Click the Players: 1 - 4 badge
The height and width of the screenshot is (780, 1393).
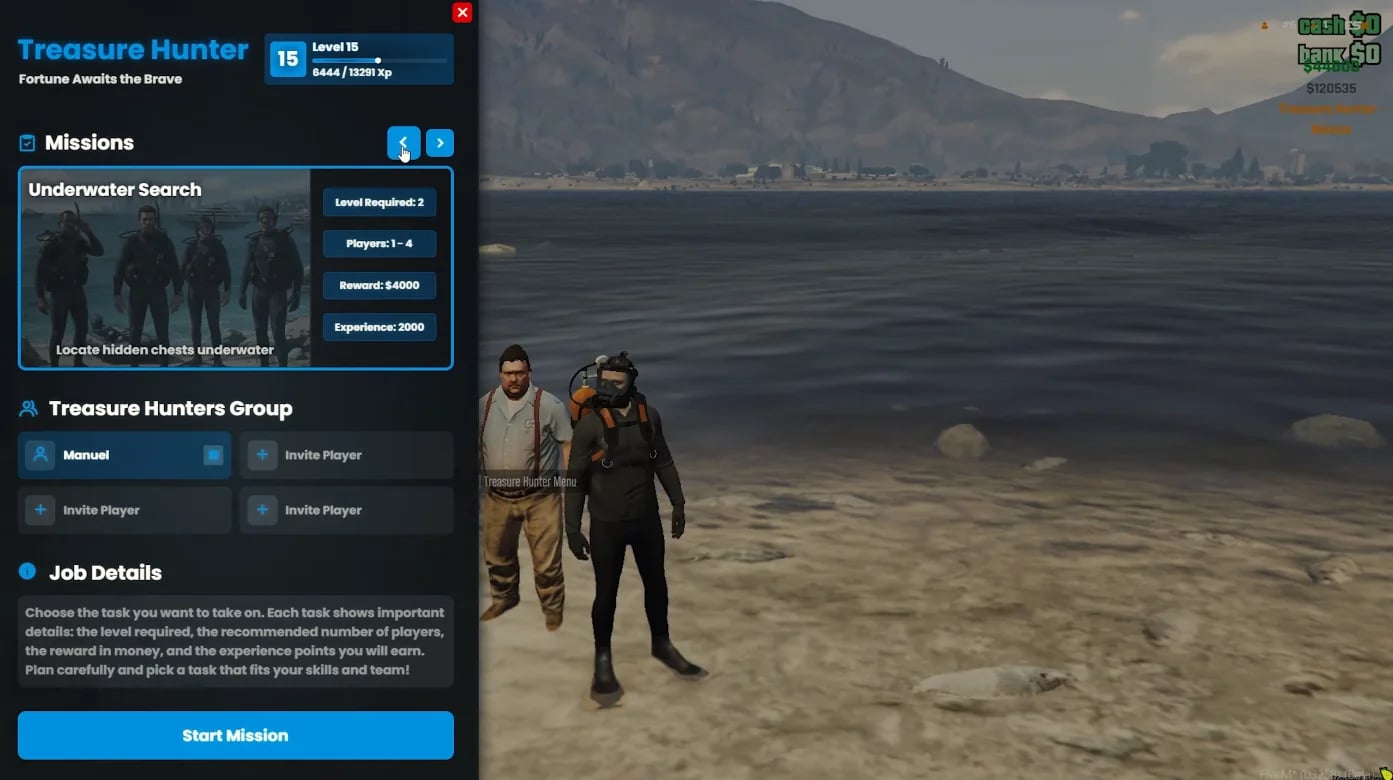pos(379,243)
